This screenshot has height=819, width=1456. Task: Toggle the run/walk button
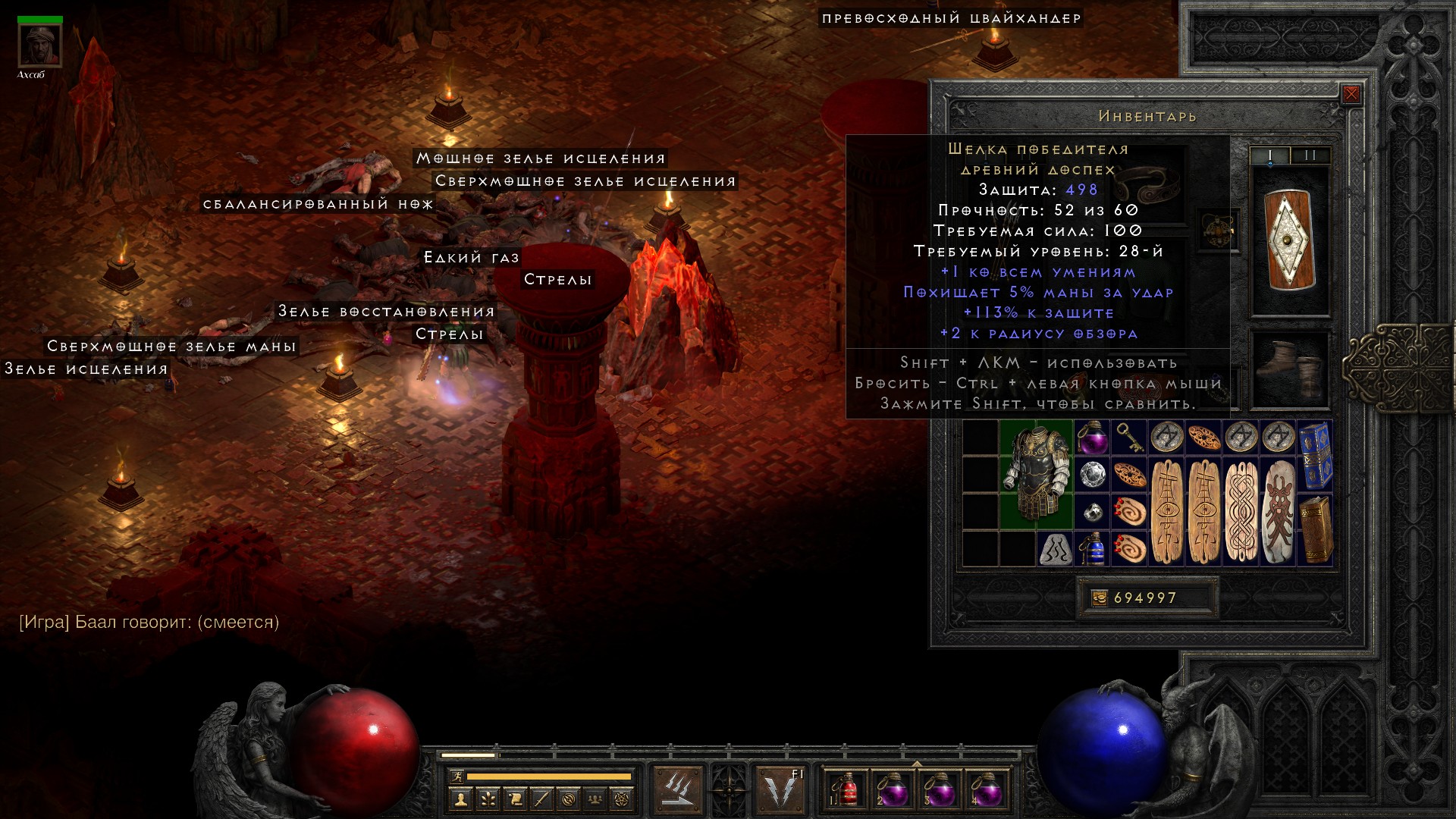coord(457,777)
